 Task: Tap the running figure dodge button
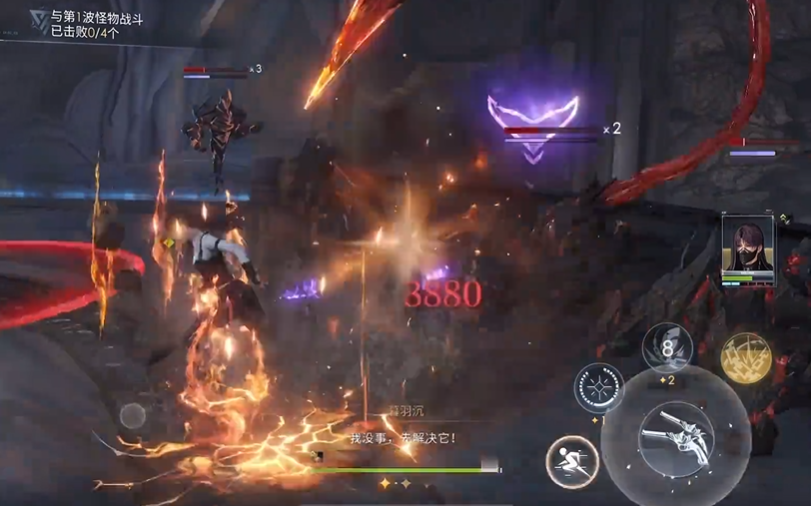point(572,462)
